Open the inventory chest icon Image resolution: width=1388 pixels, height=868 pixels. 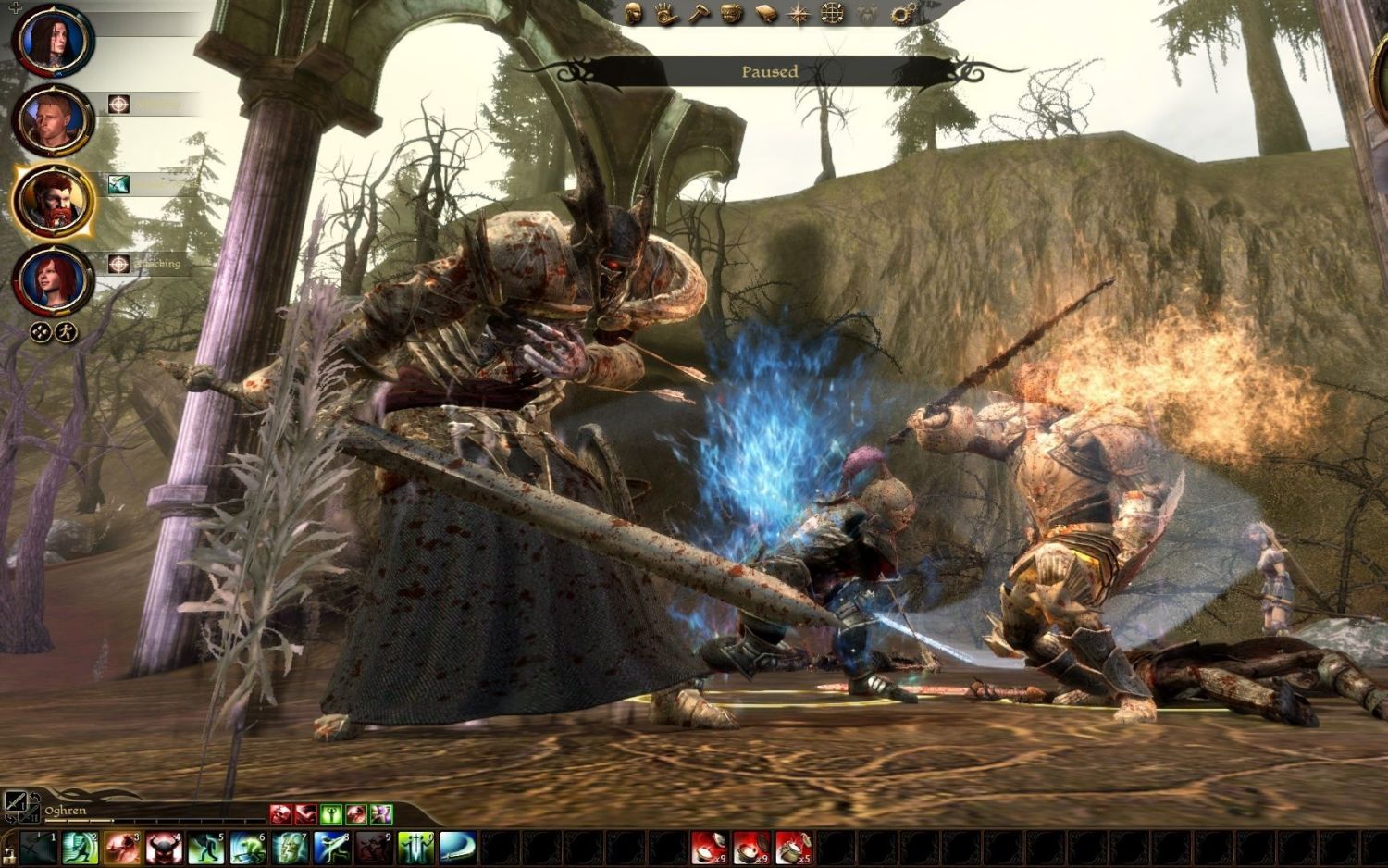coord(732,13)
